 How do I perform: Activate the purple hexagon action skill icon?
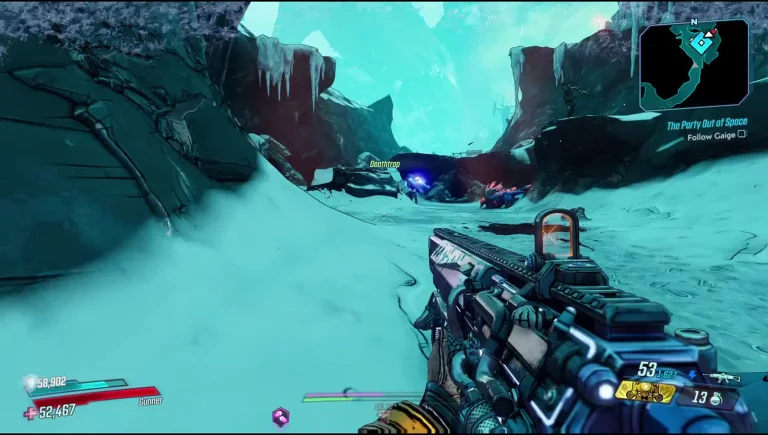(281, 415)
